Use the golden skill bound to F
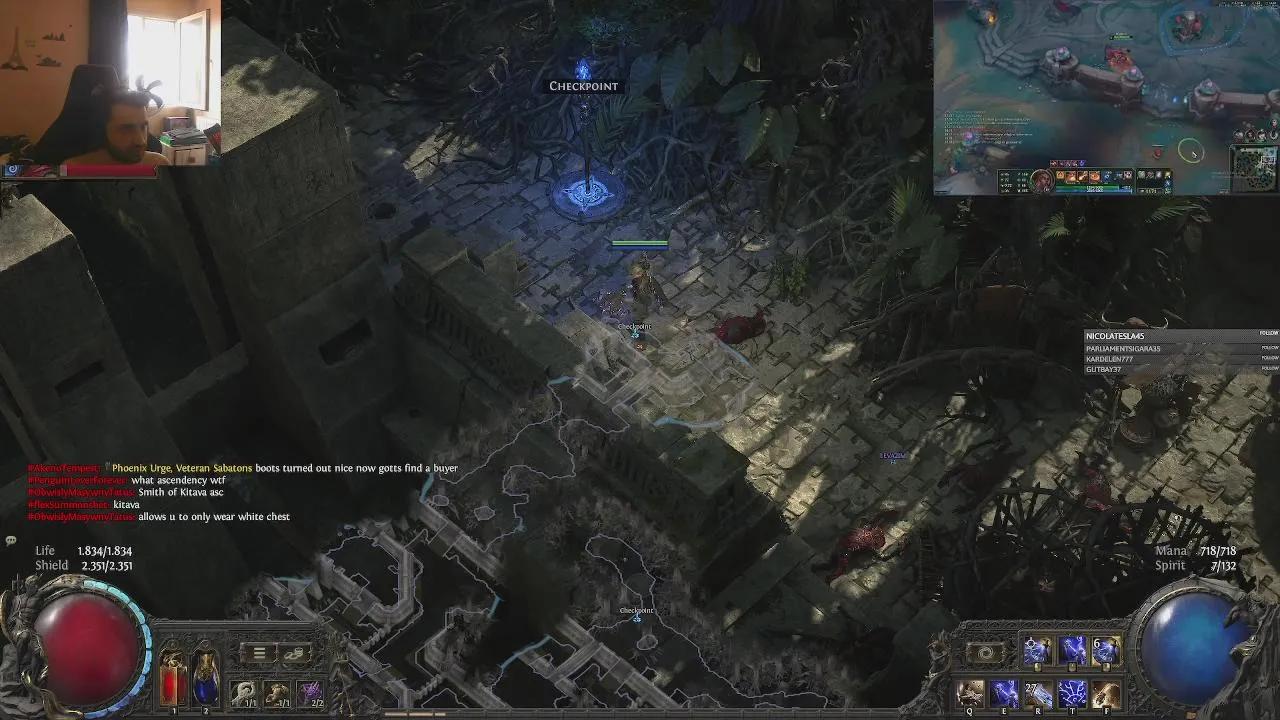 [1104, 693]
